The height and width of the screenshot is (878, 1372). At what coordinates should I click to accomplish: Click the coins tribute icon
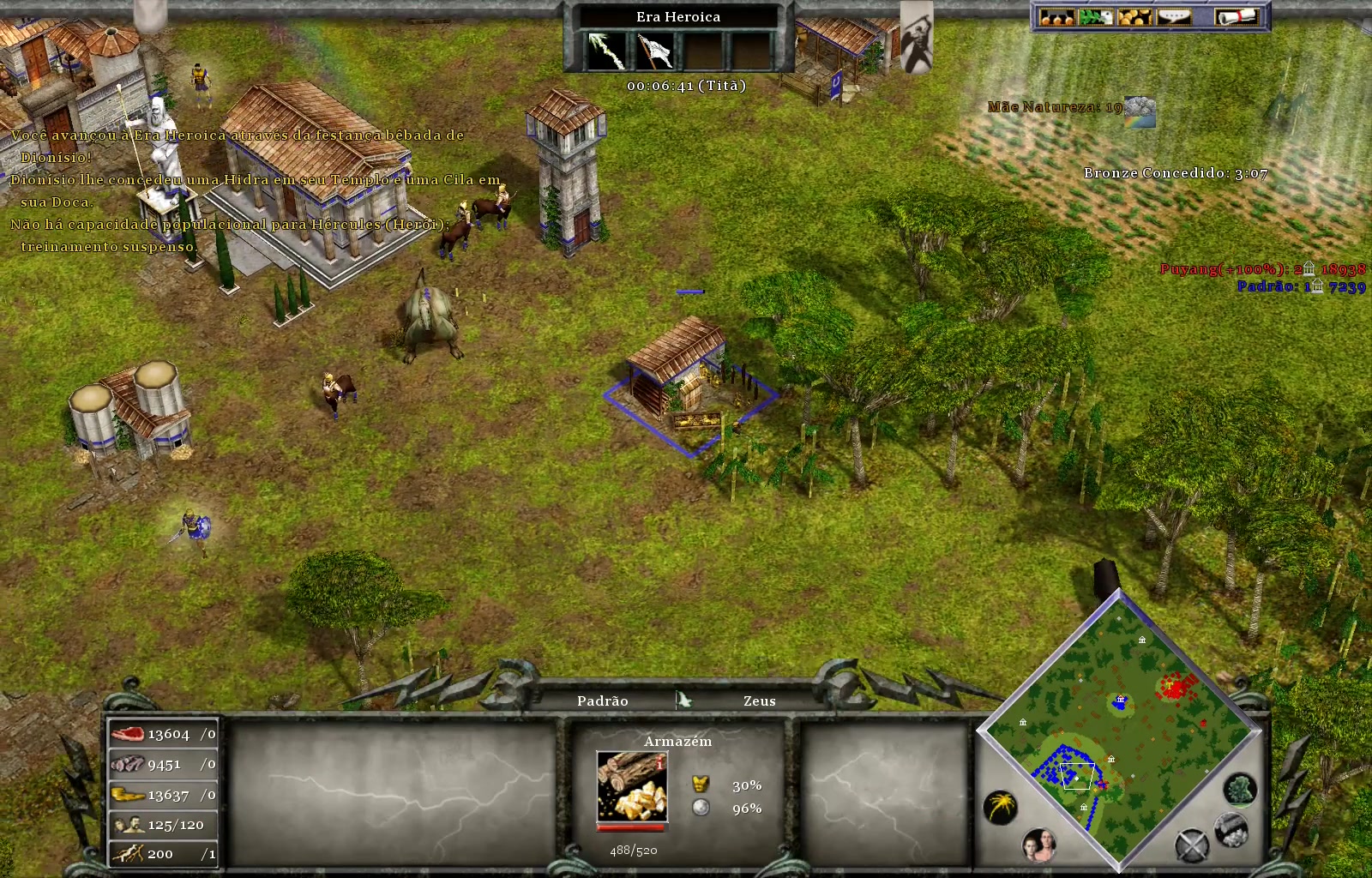pyautogui.click(x=1134, y=16)
